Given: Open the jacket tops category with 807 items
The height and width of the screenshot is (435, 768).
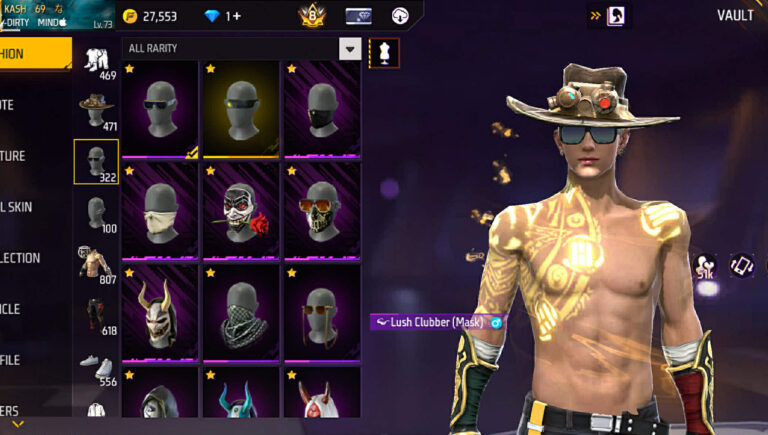Looking at the screenshot, I should pyautogui.click(x=97, y=263).
